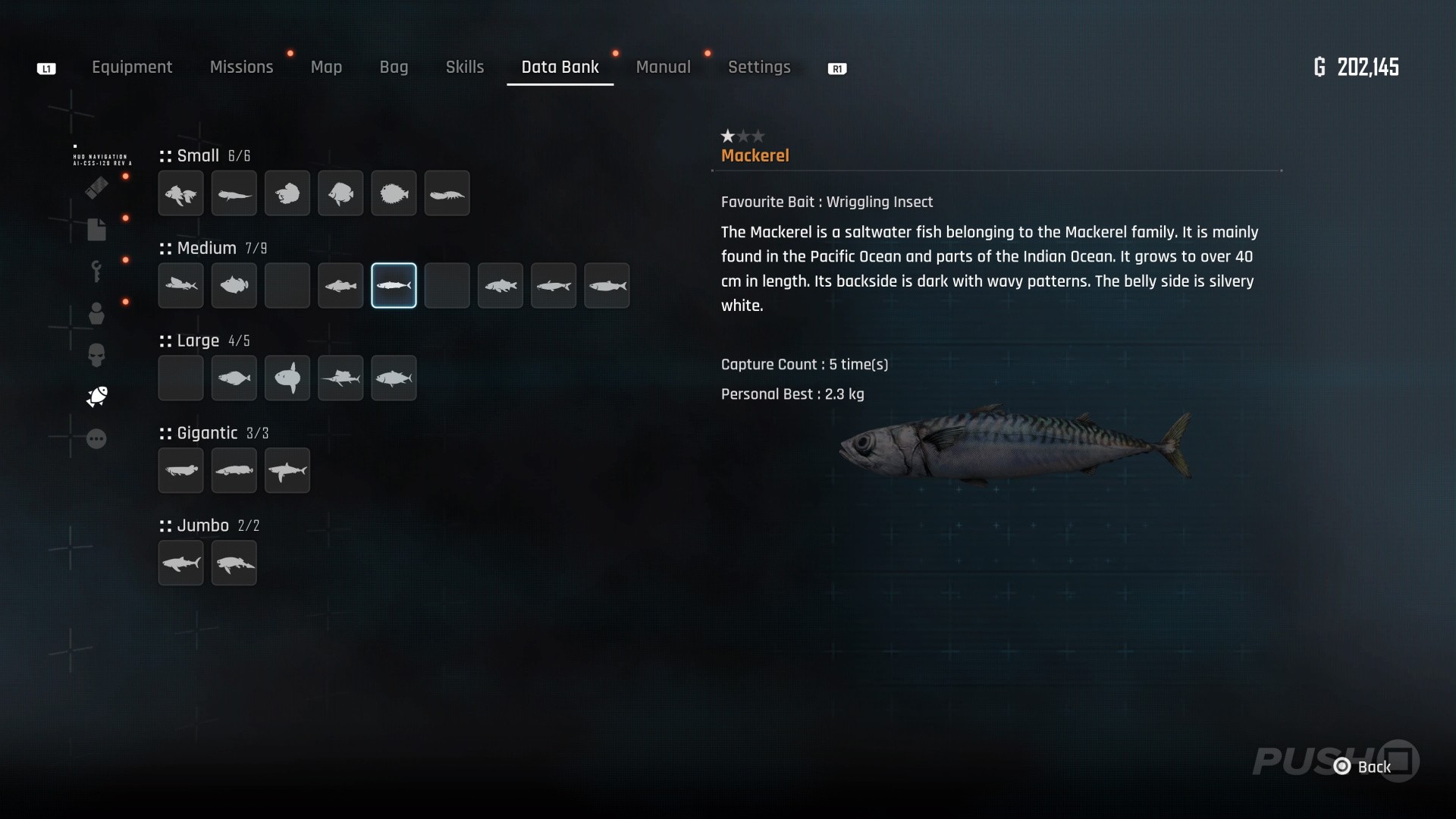Select the goldfish entry in Small

[x=180, y=194]
